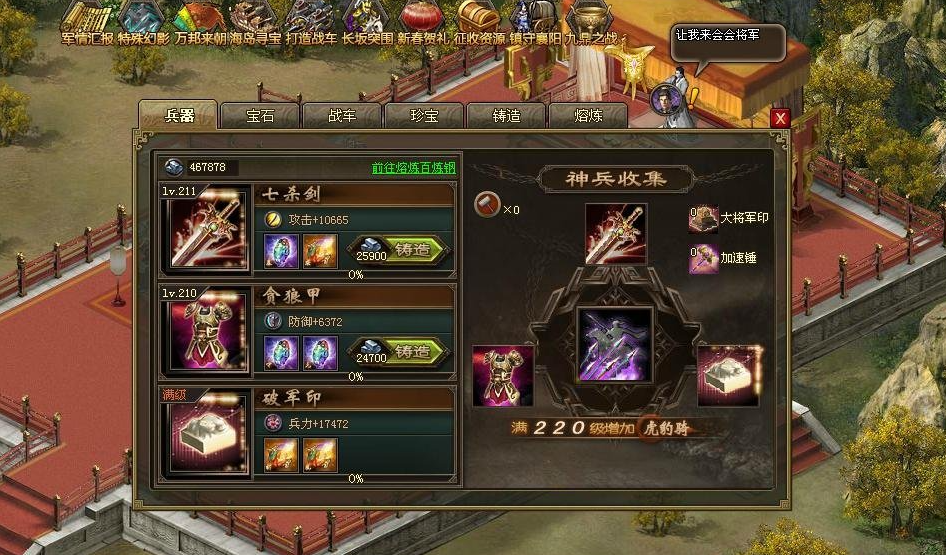Viewport: 946px width, 555px height.
Task: Open the 军情汇报 top menu icon
Action: click(x=87, y=18)
